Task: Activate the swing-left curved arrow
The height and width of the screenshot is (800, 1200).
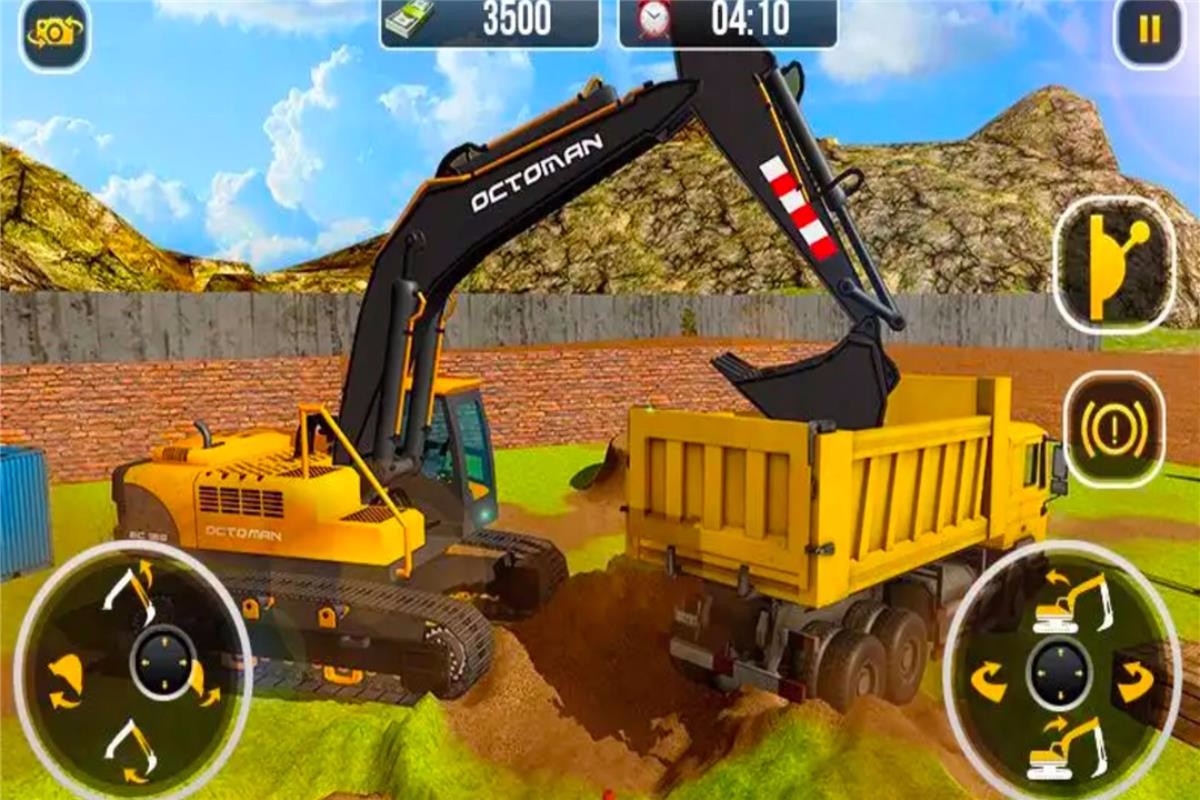Action: (989, 682)
